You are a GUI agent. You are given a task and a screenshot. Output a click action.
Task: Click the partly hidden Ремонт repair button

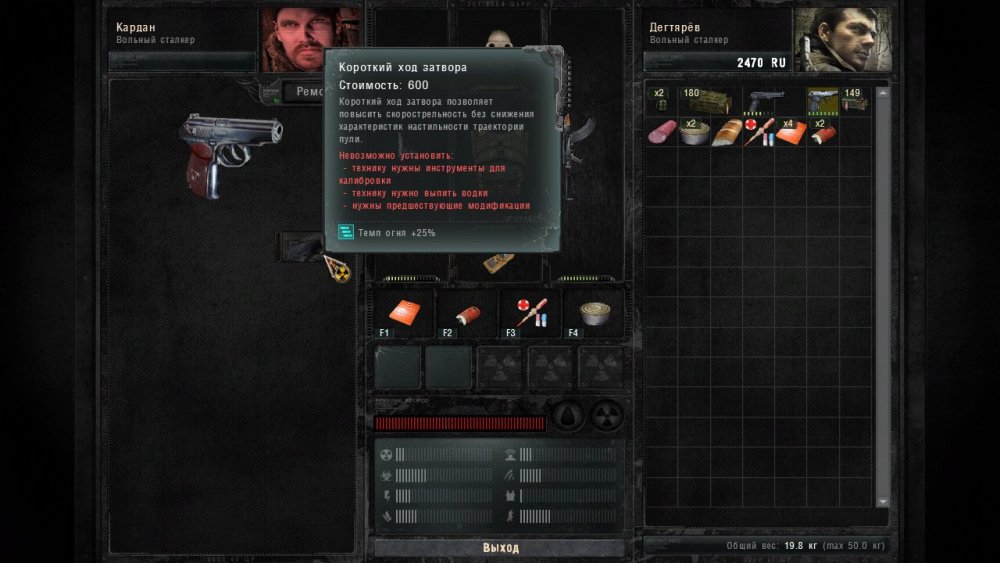(x=303, y=92)
